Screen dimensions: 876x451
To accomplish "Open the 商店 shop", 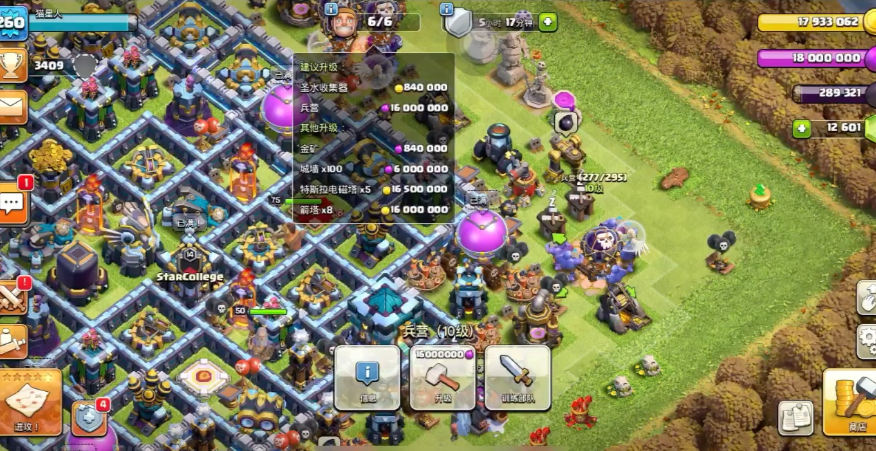I will [x=850, y=400].
